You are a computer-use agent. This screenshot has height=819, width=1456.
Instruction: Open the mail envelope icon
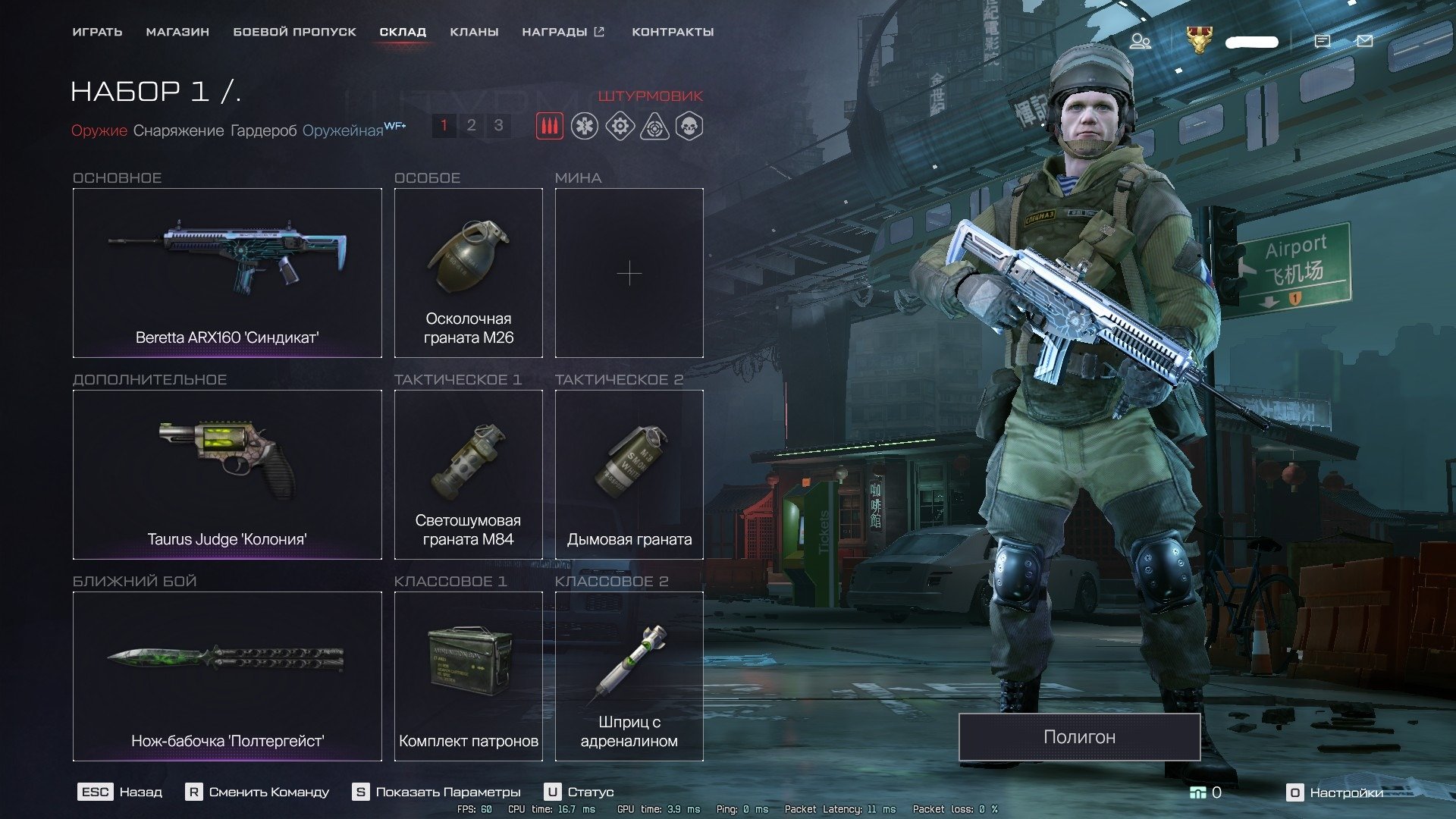pos(1364,41)
